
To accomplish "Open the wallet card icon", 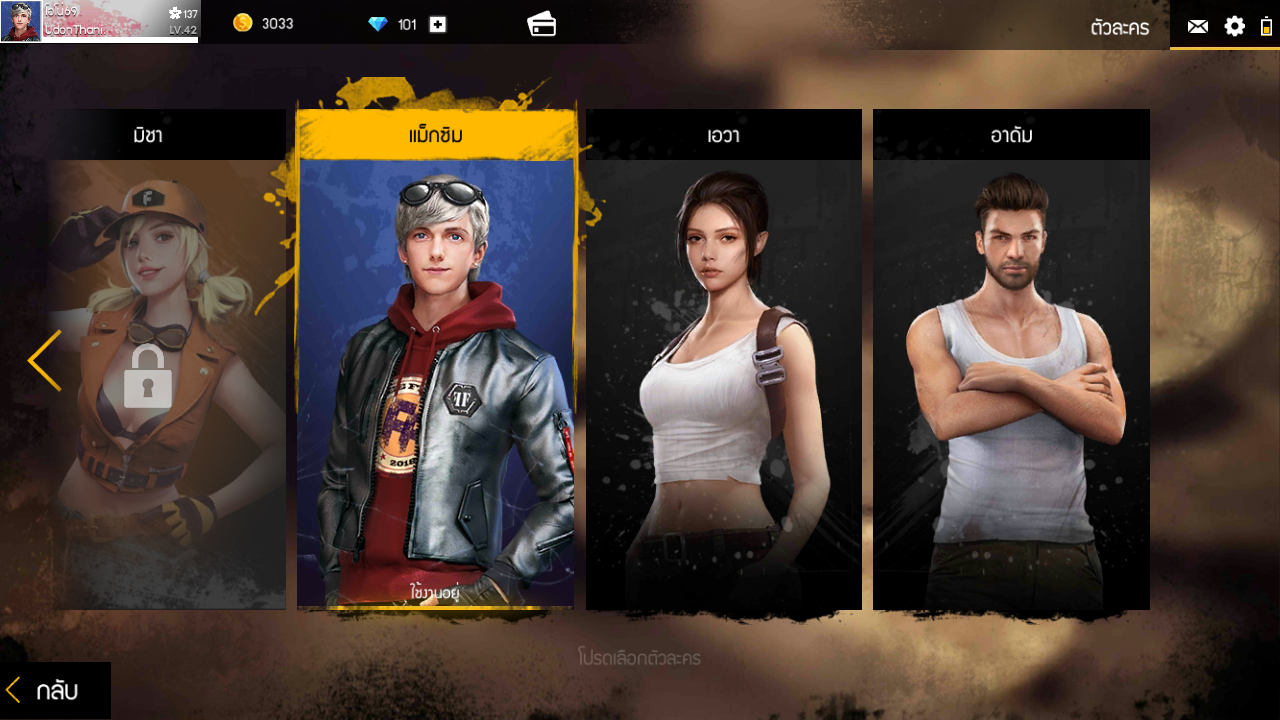I will click(542, 24).
